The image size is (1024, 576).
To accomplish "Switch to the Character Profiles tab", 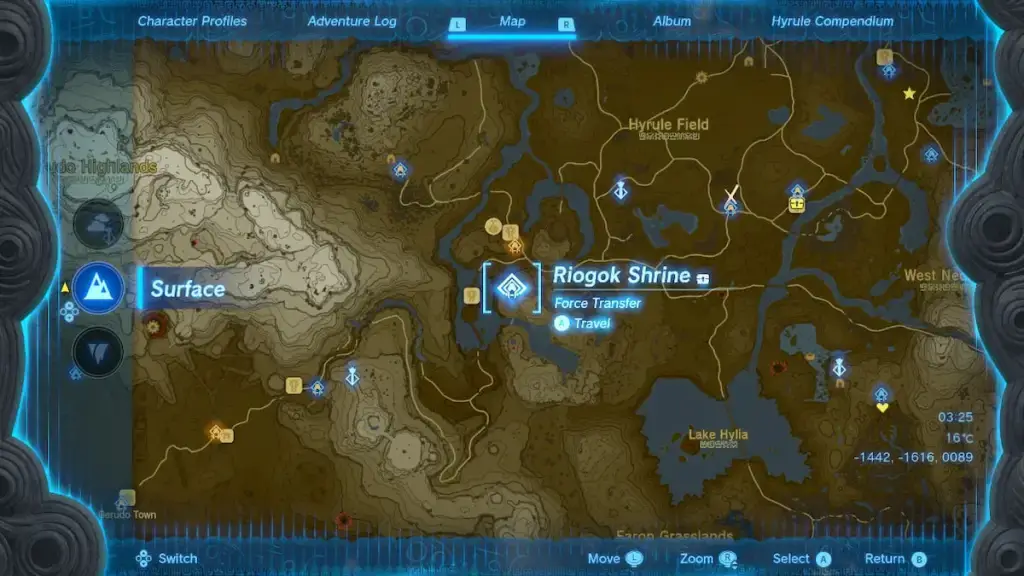I will [192, 21].
